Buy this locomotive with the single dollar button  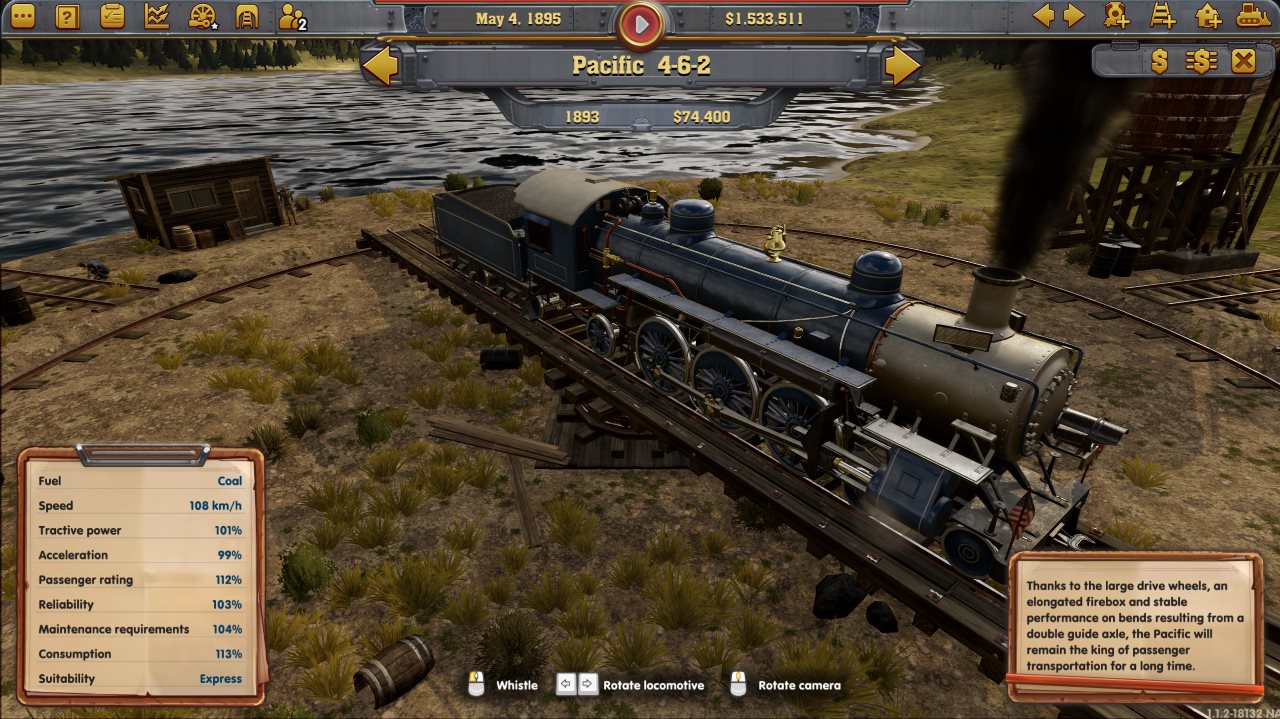pyautogui.click(x=1159, y=62)
